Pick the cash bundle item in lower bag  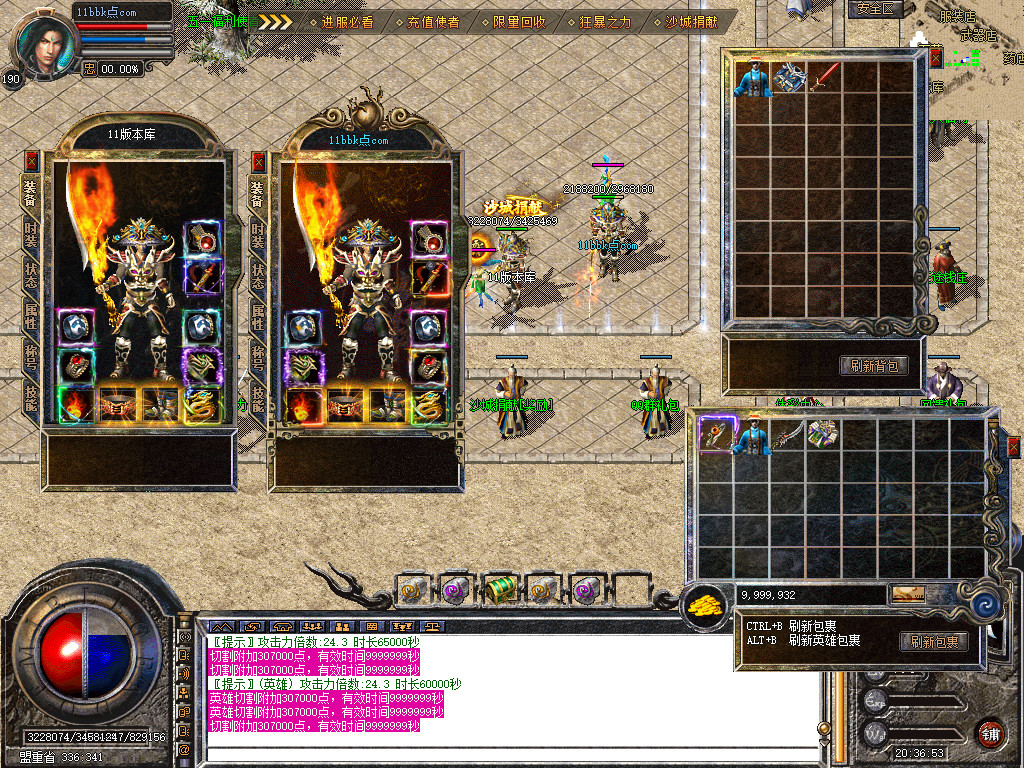[822, 434]
